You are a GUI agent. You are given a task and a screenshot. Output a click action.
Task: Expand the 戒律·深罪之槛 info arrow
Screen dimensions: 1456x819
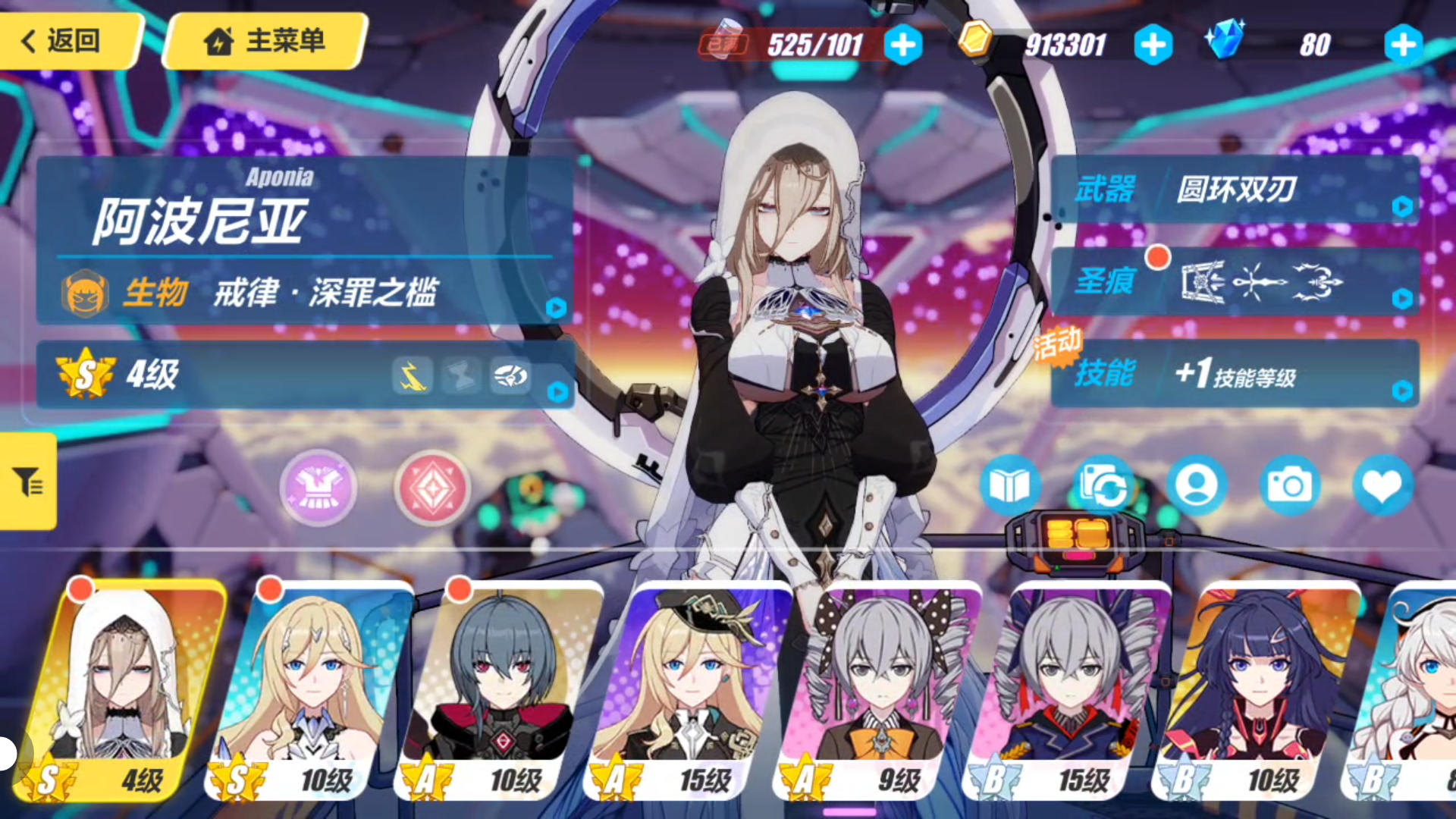click(557, 306)
